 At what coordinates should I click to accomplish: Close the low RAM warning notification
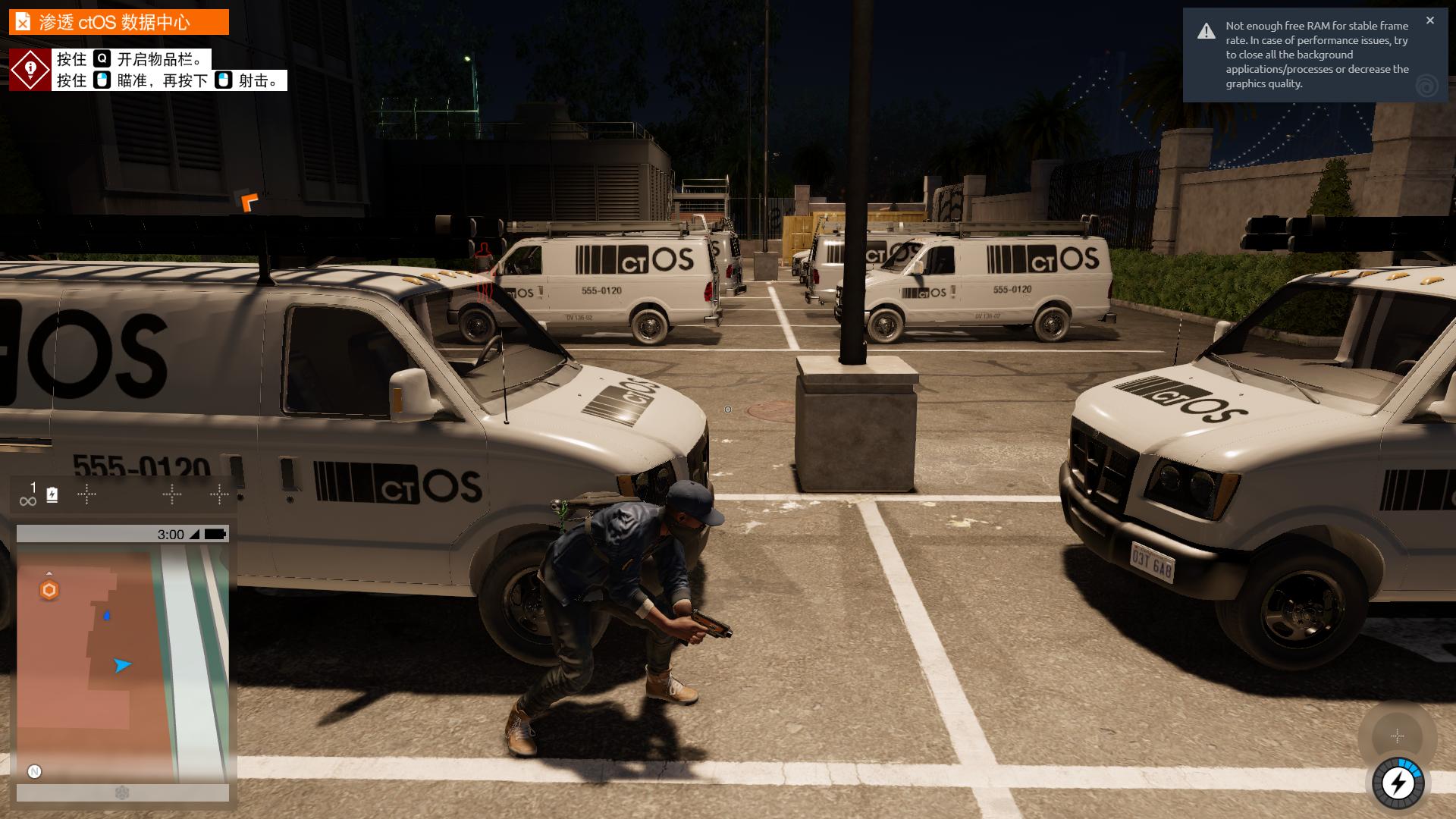click(x=1429, y=20)
